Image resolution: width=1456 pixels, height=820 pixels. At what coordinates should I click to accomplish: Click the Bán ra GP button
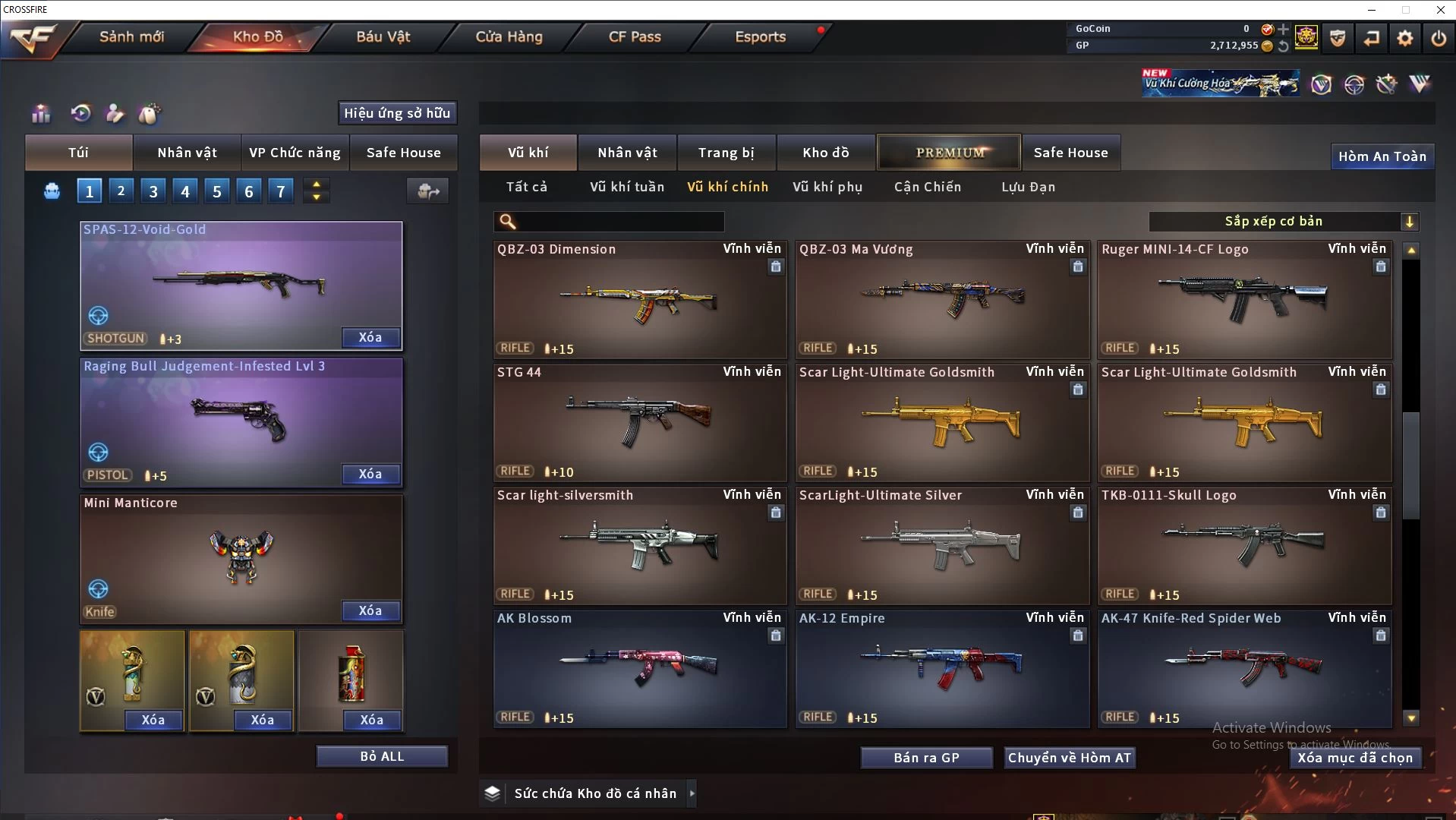pos(926,758)
